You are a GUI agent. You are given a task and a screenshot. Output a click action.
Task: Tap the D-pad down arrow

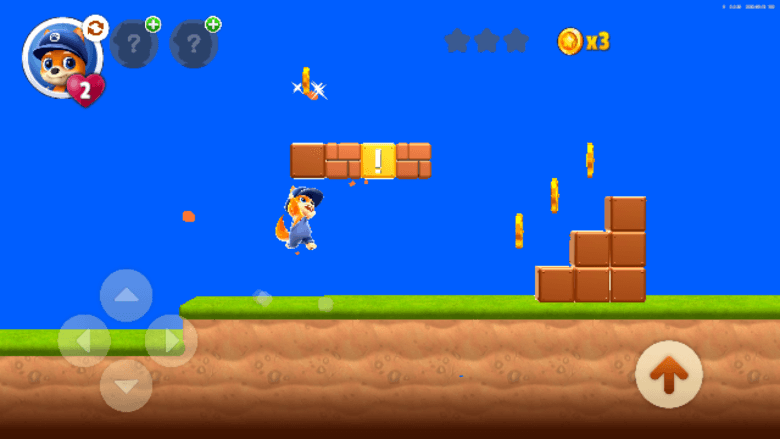point(127,385)
